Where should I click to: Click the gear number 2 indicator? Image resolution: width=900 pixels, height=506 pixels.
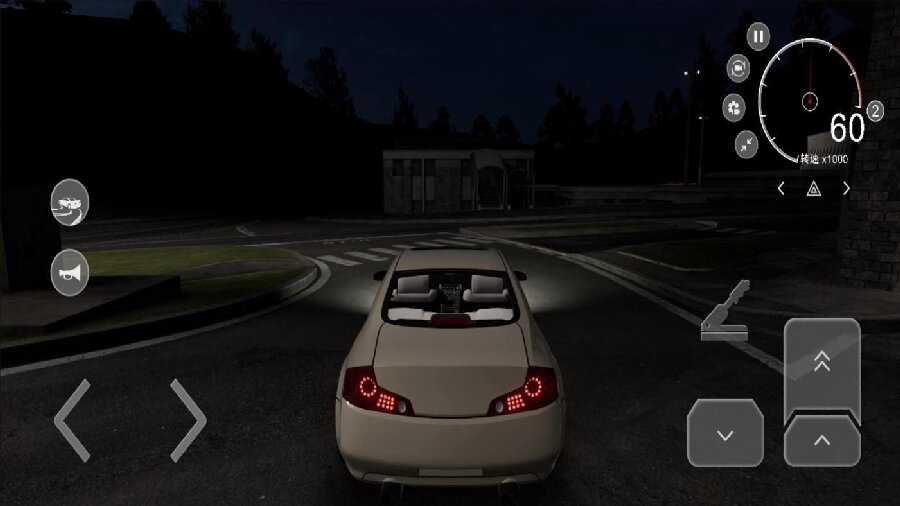[875, 111]
